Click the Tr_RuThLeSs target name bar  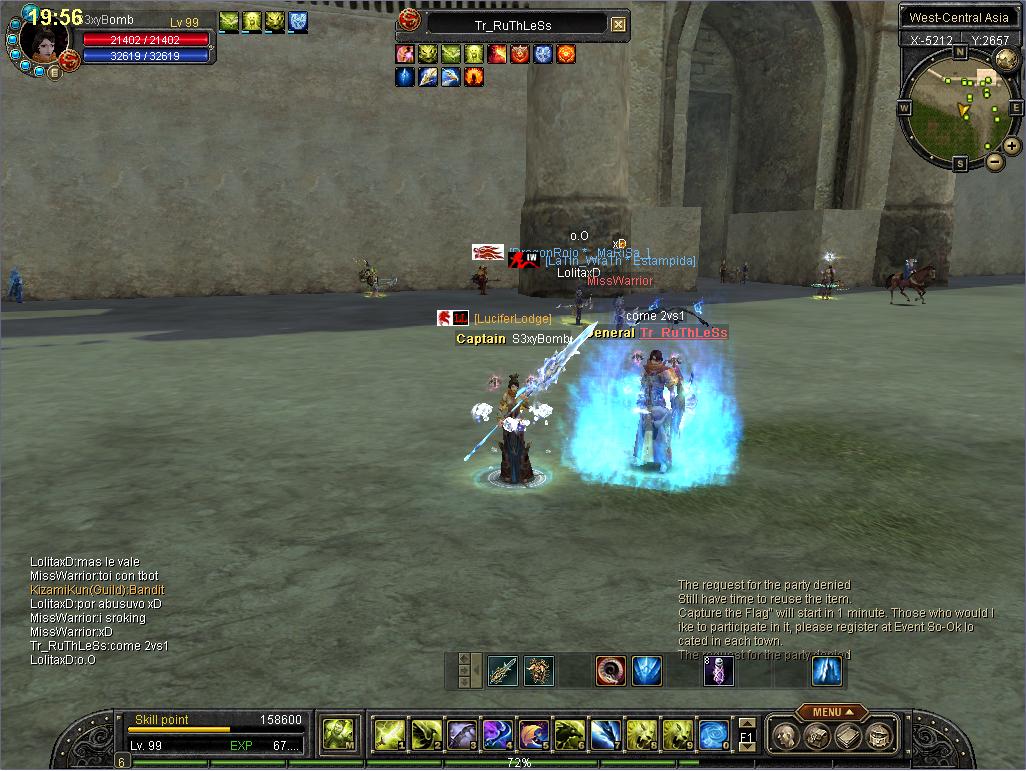[x=514, y=25]
